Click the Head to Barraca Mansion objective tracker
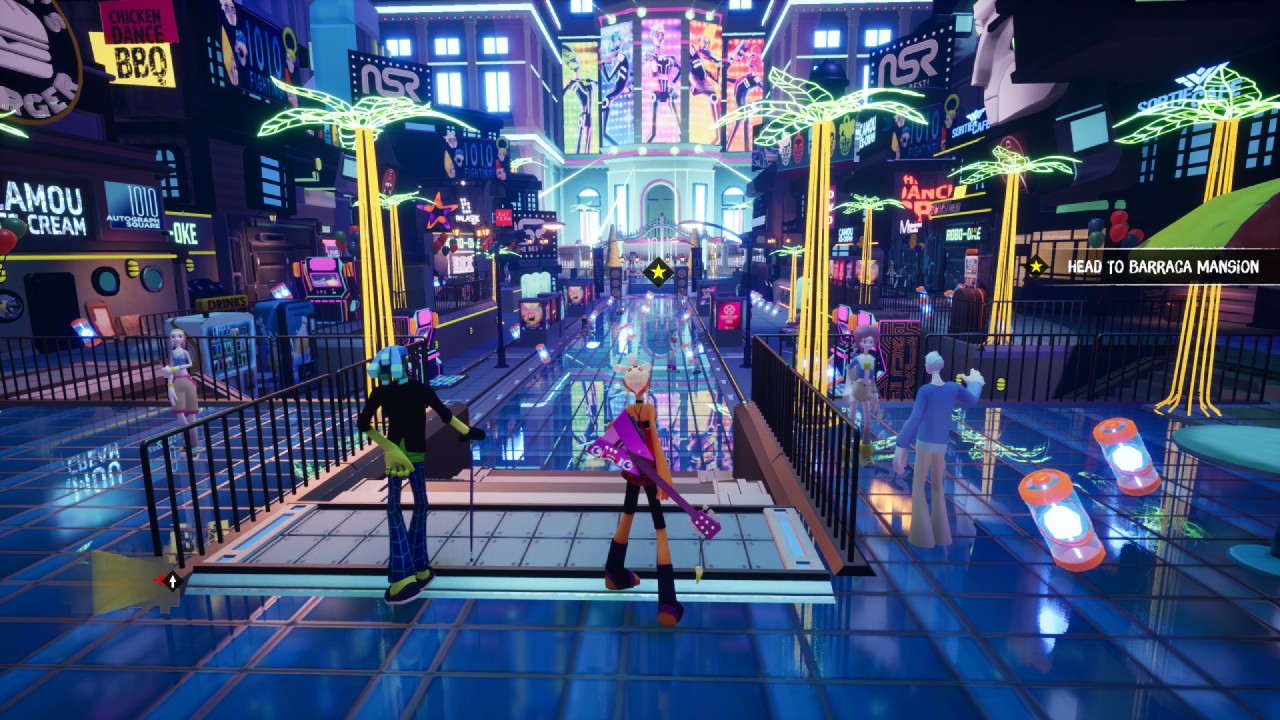The width and height of the screenshot is (1280, 720). tap(1152, 267)
